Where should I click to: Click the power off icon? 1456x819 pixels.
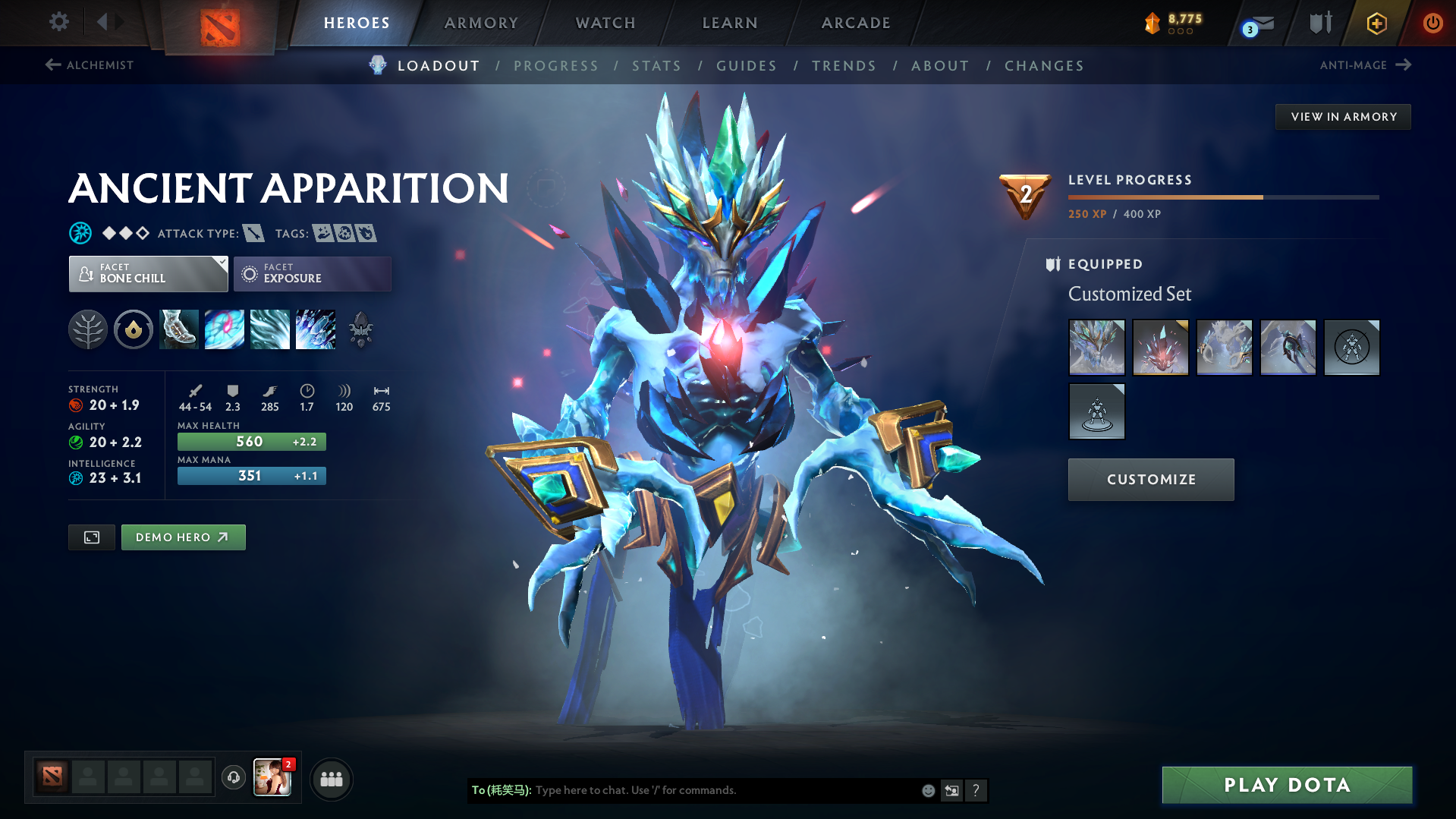1432,23
